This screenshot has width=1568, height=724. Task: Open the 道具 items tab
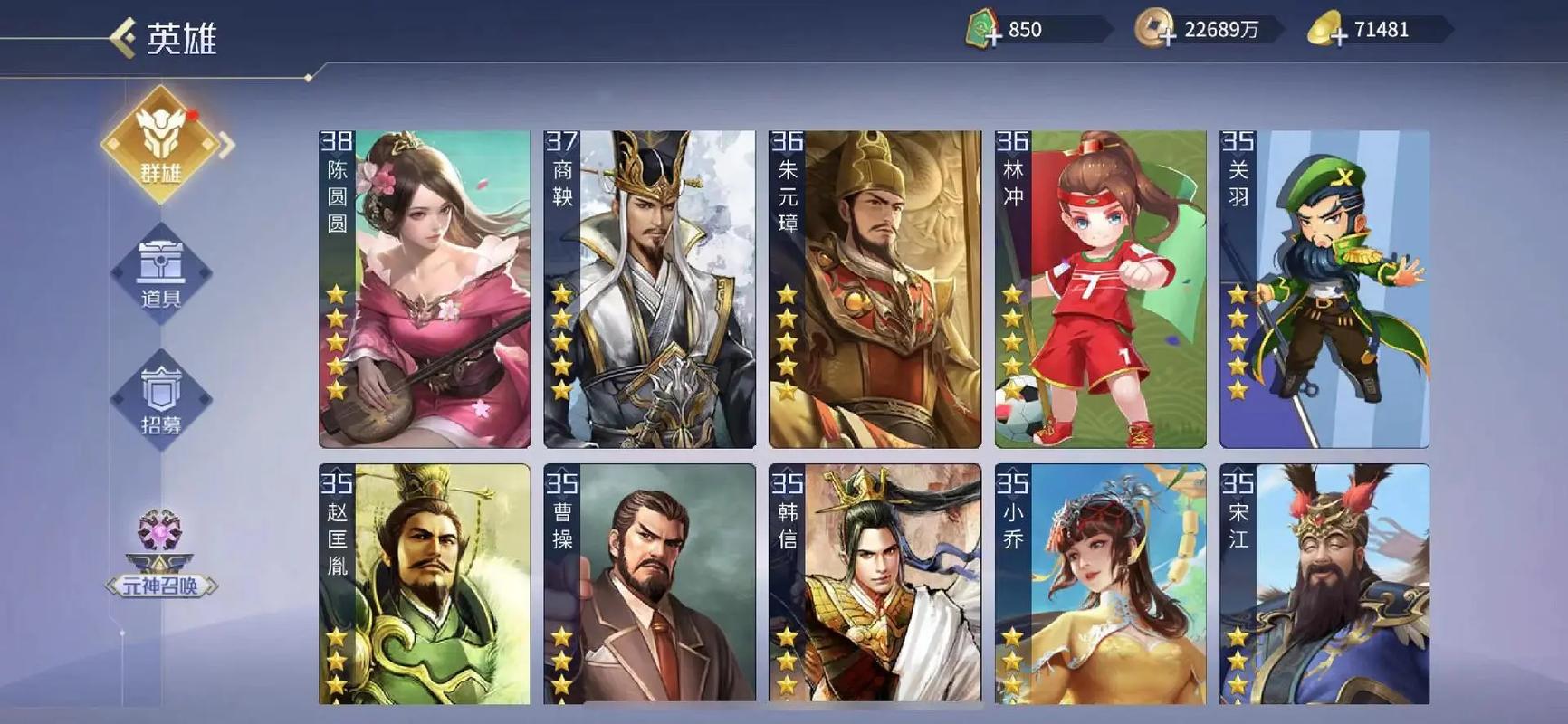coord(161,272)
